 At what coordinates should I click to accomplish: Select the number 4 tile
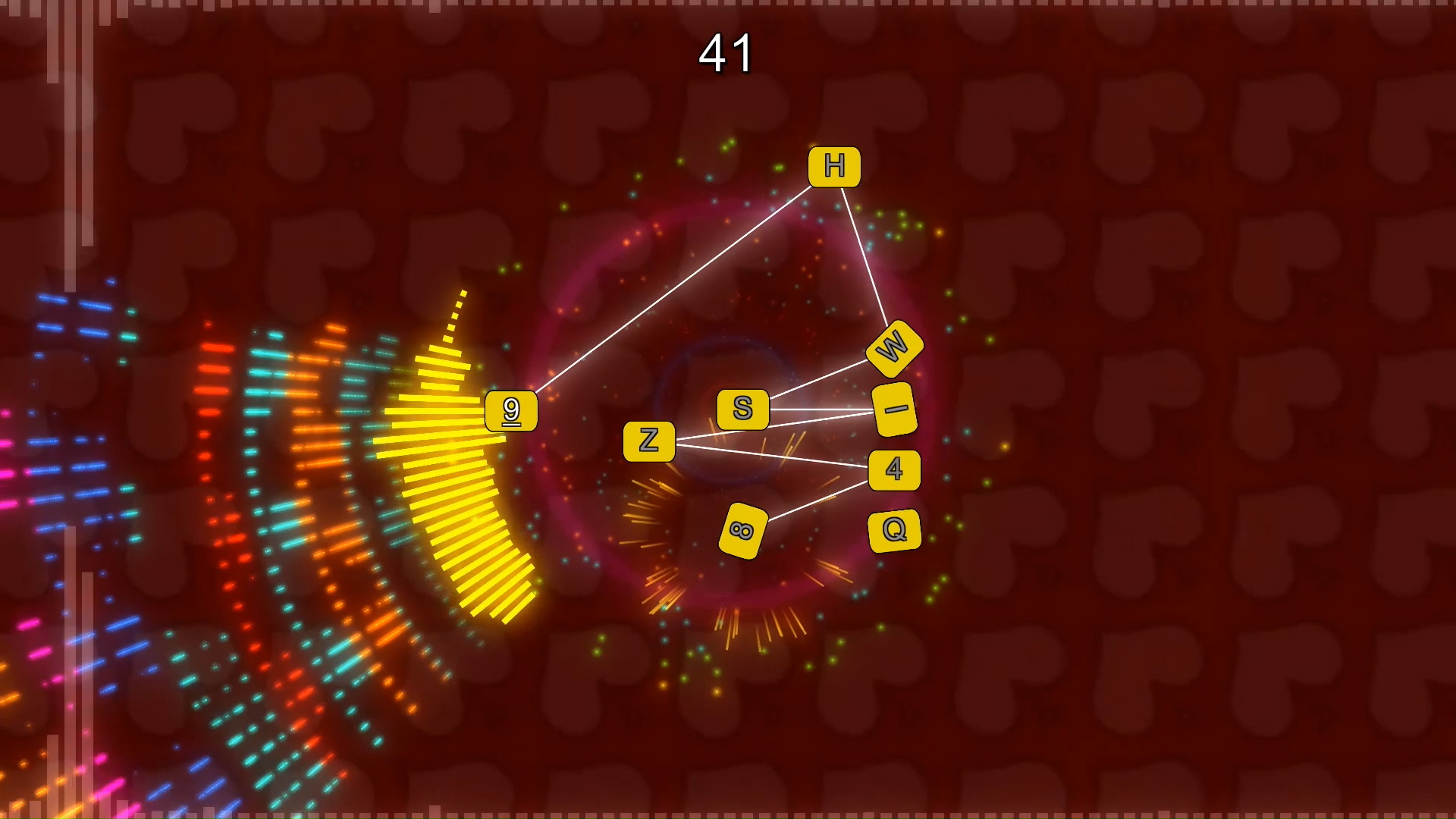pyautogui.click(x=895, y=471)
